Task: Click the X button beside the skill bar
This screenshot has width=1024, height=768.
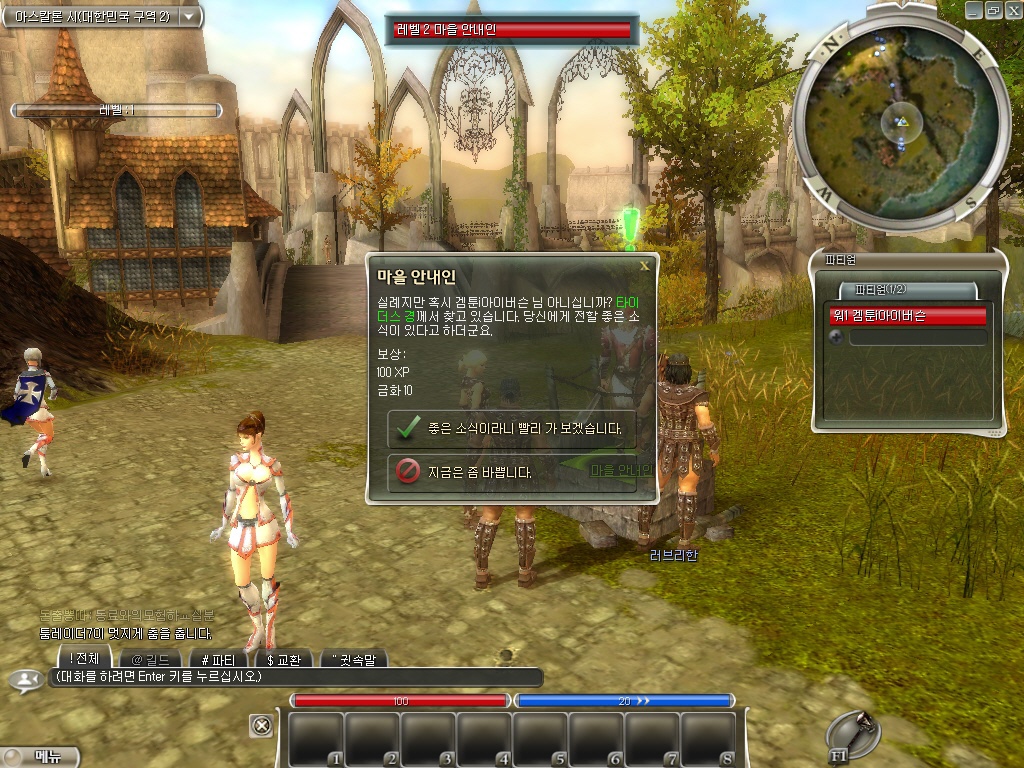Action: [261, 725]
